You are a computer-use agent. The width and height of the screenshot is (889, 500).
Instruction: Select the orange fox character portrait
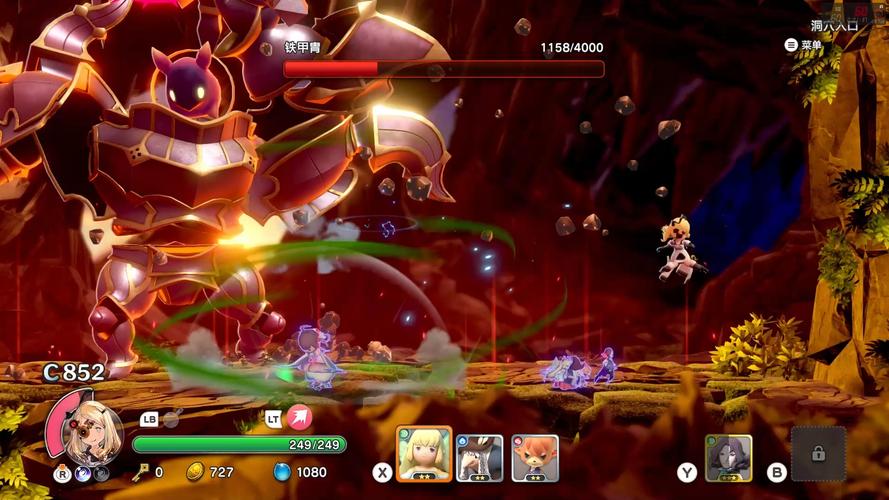click(535, 457)
